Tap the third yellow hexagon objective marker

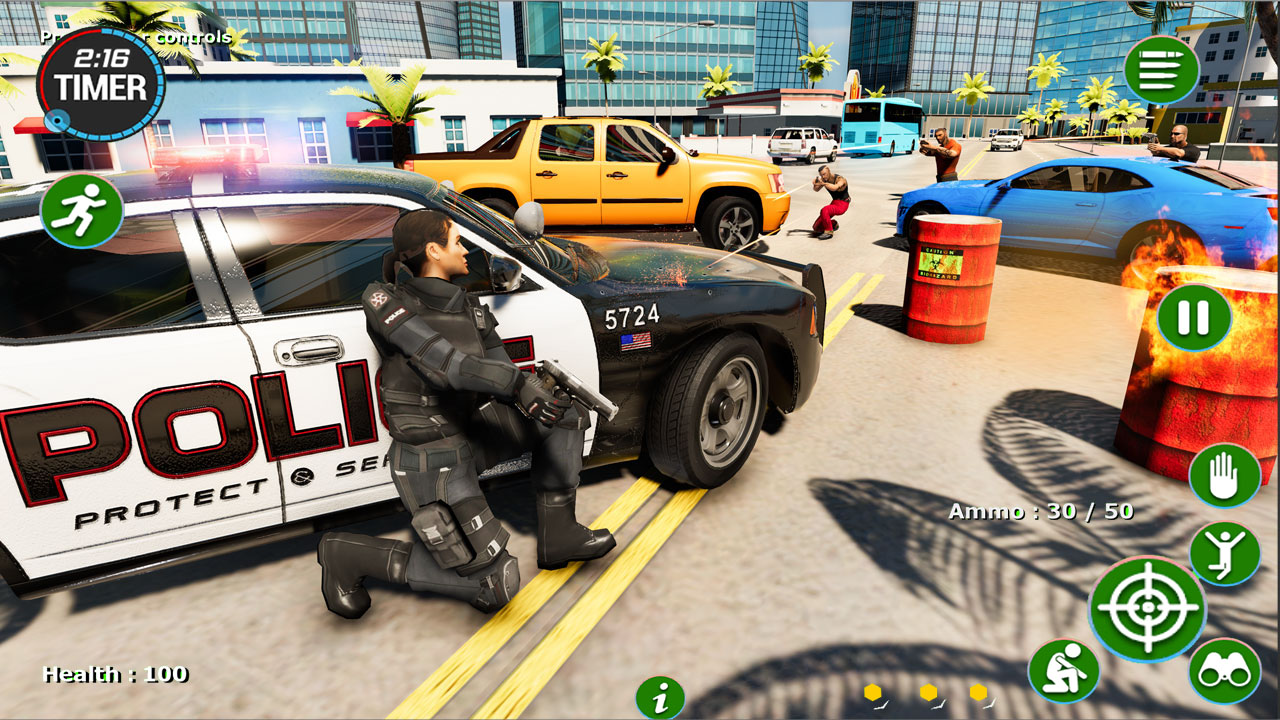pos(976,690)
